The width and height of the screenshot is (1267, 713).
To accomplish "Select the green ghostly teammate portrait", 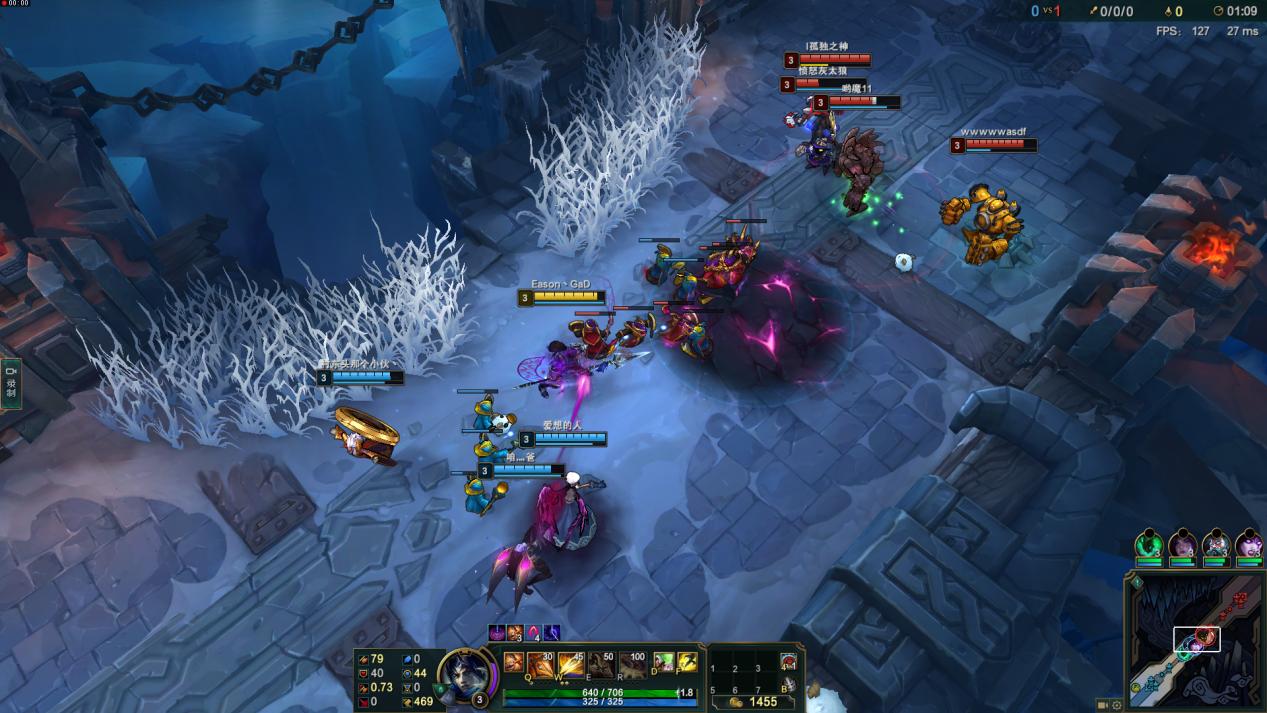I will (1150, 546).
